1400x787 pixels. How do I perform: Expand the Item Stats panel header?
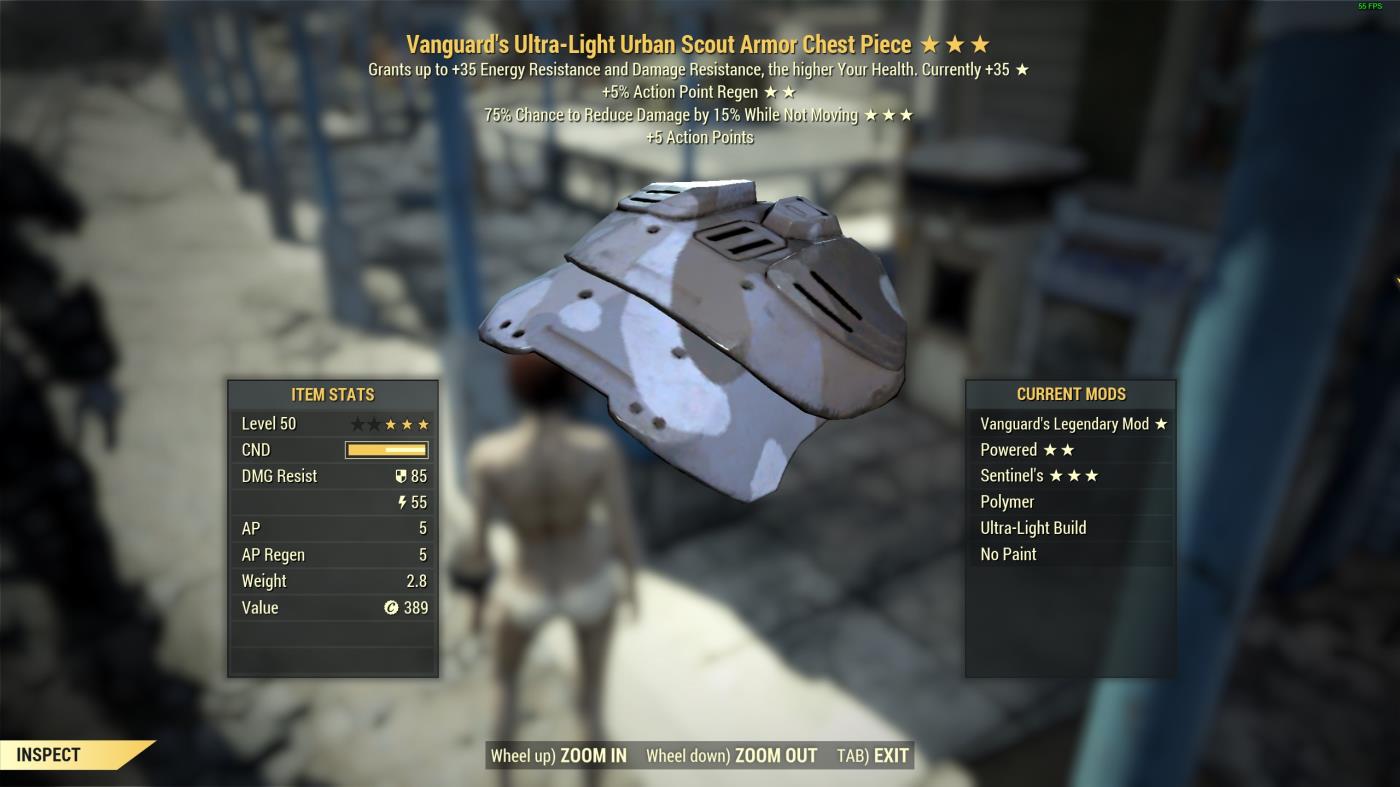coord(332,395)
